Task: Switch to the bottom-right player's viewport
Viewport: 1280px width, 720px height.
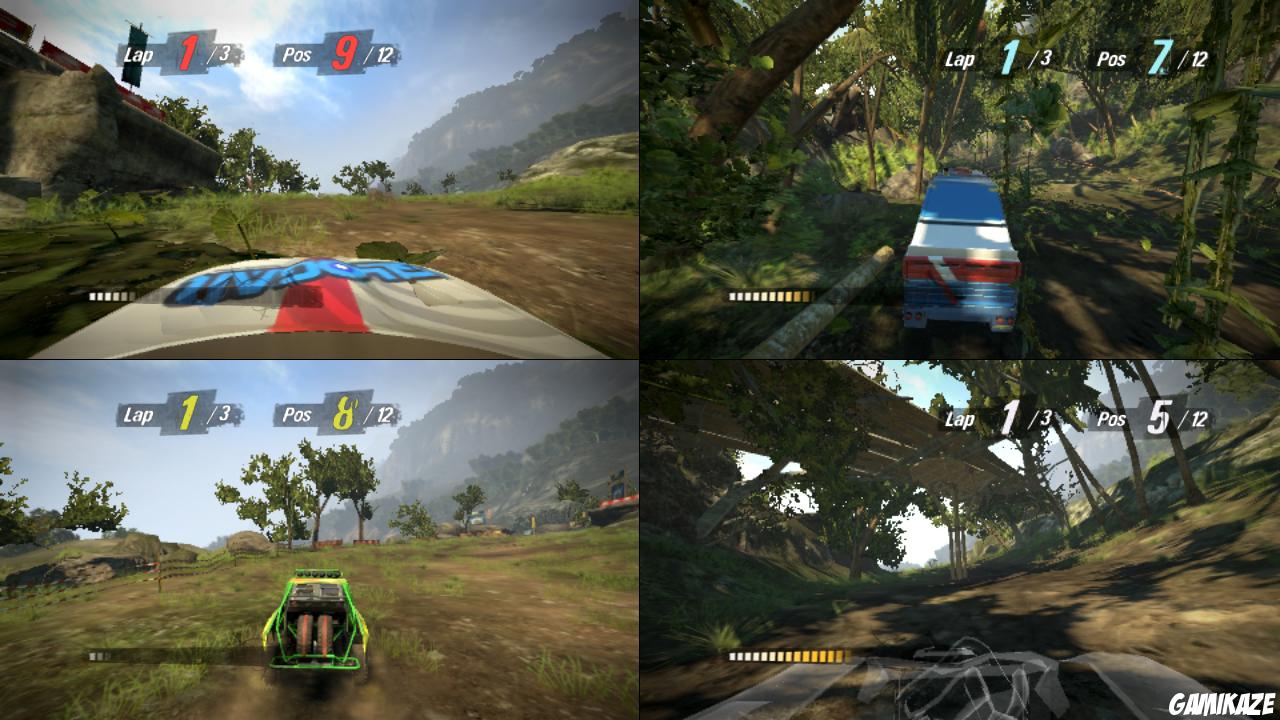Action: click(960, 540)
